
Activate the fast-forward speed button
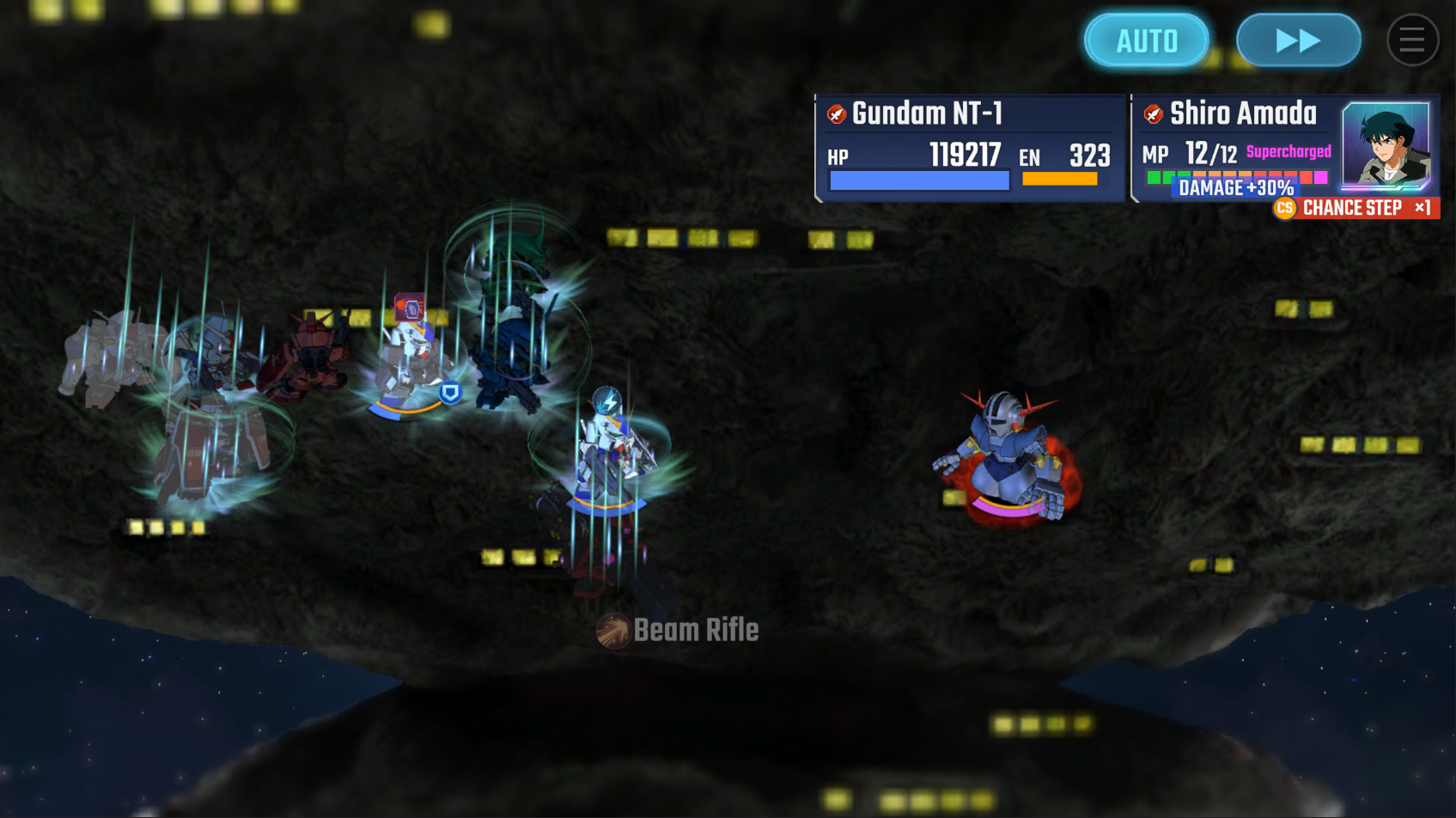click(1298, 40)
